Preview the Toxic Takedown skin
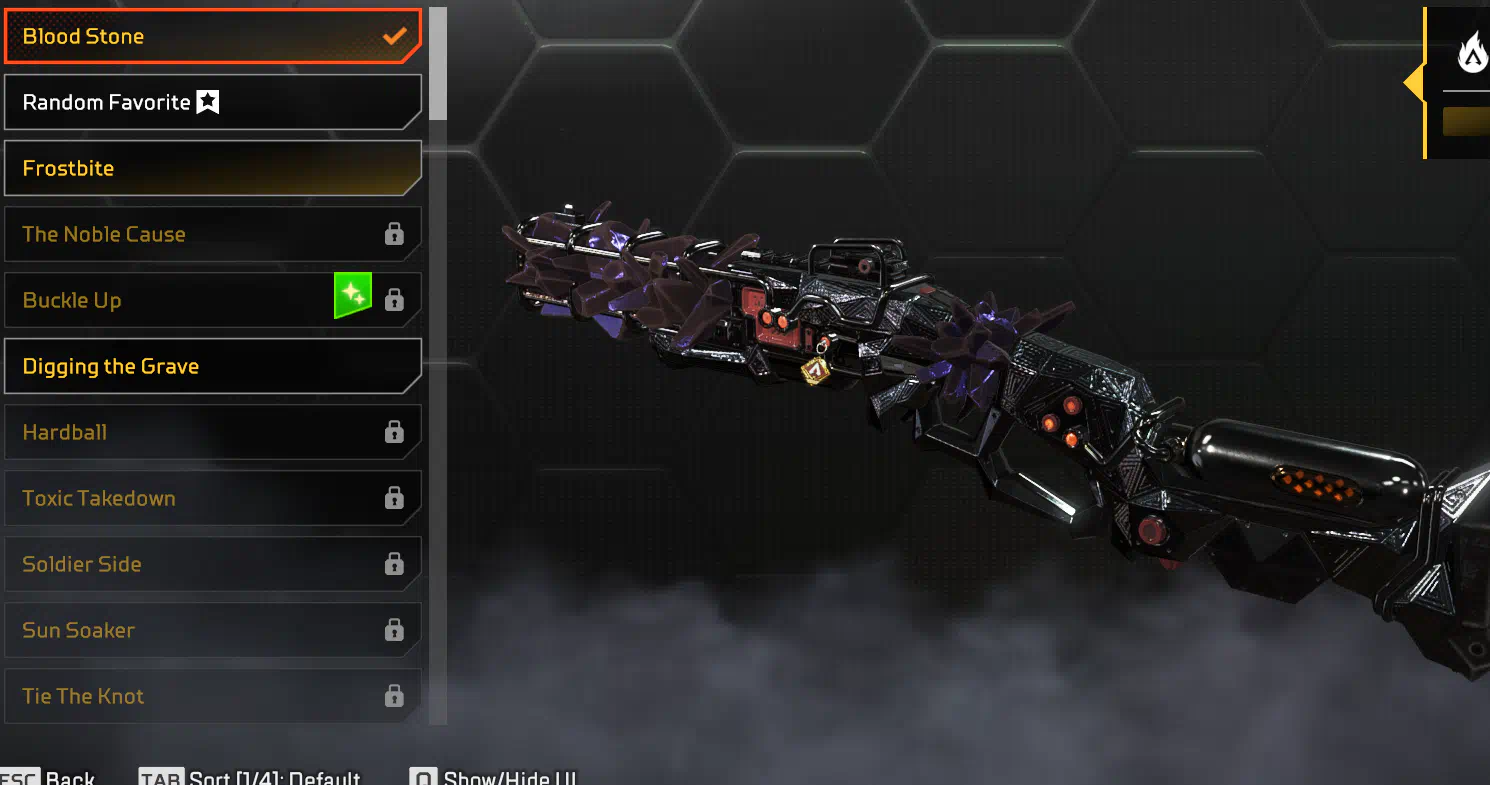1490x785 pixels. tap(212, 498)
